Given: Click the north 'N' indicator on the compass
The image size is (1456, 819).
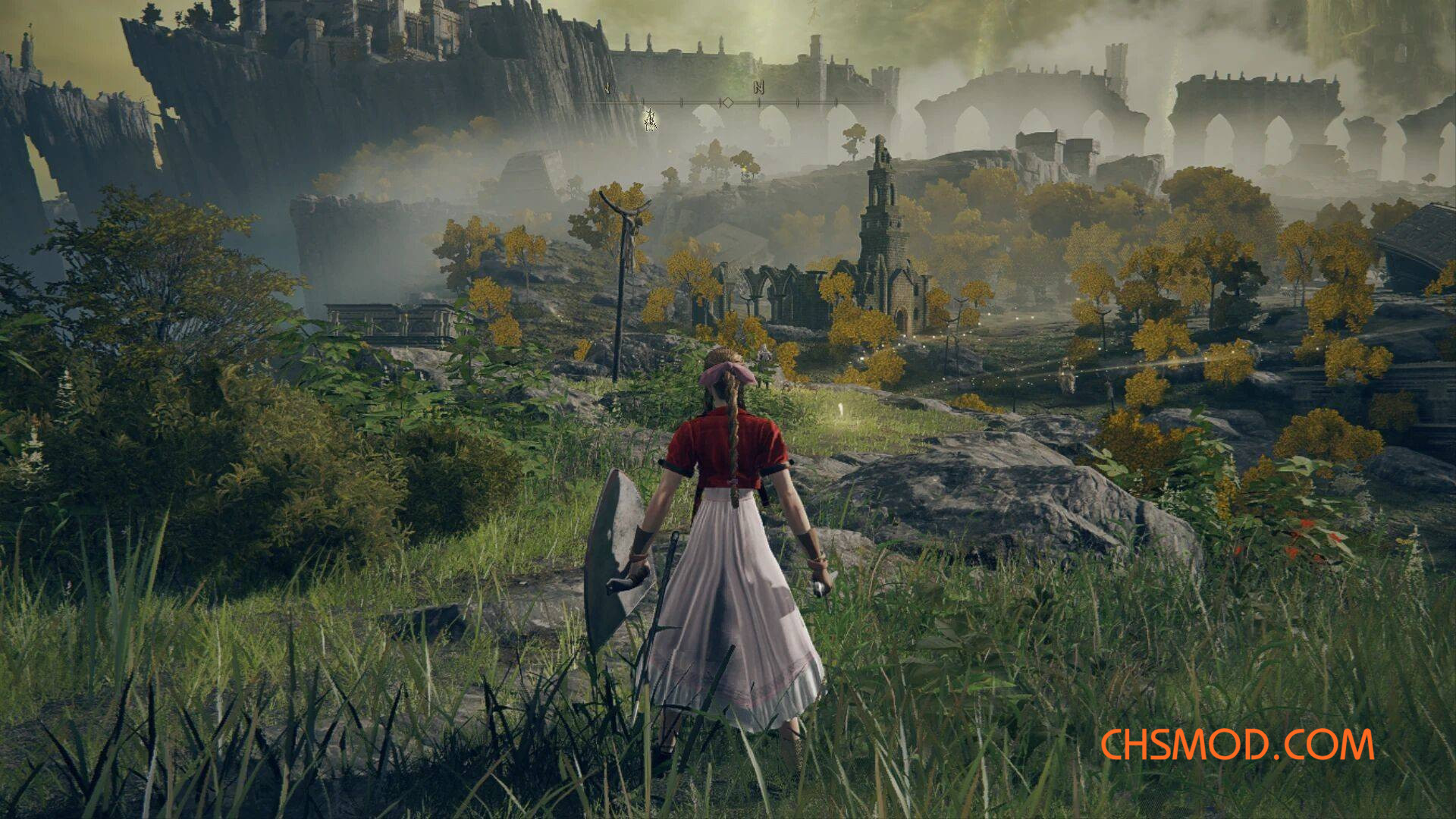Looking at the screenshot, I should click(x=758, y=88).
